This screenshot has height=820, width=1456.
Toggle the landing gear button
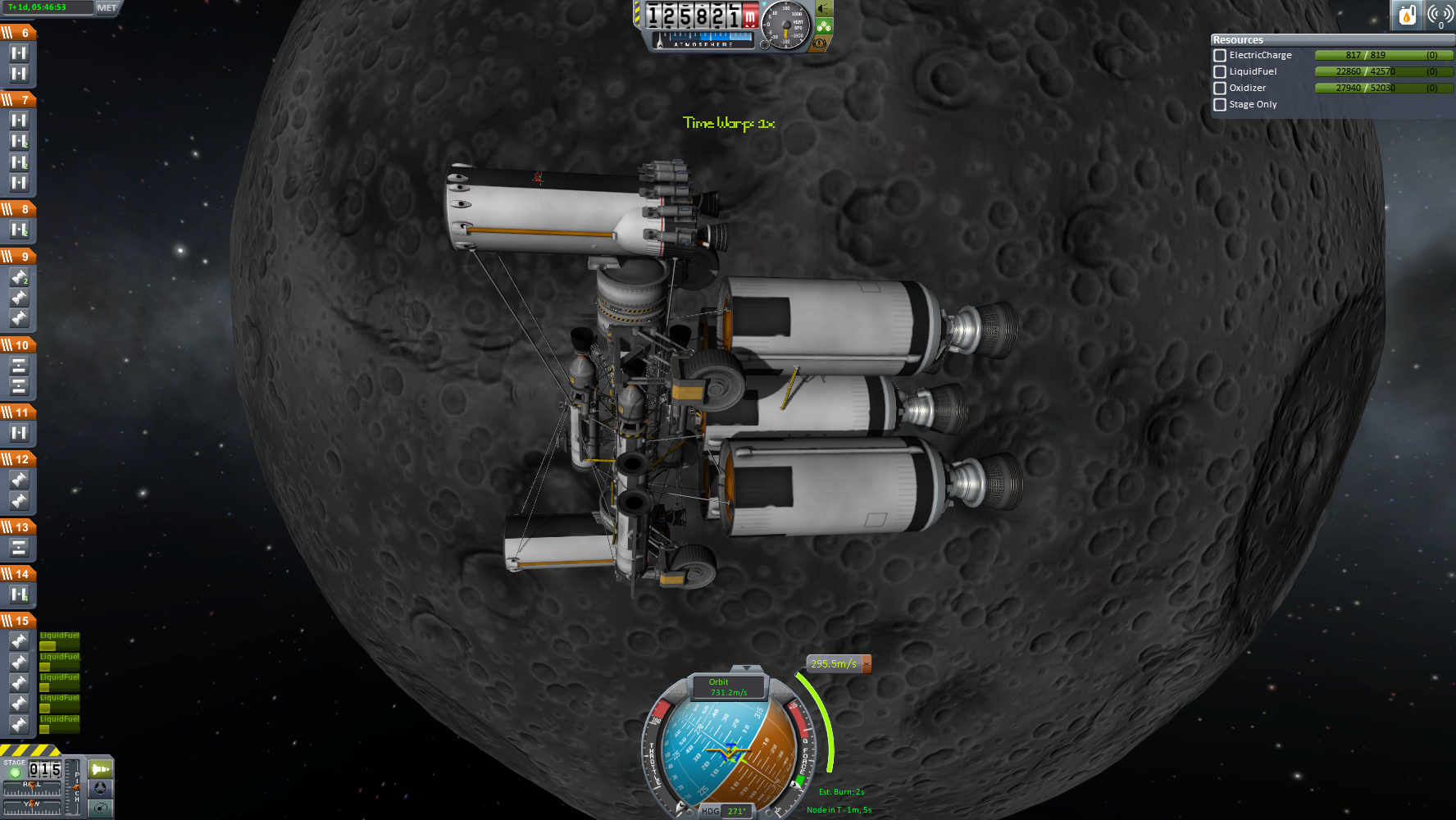coord(823,26)
